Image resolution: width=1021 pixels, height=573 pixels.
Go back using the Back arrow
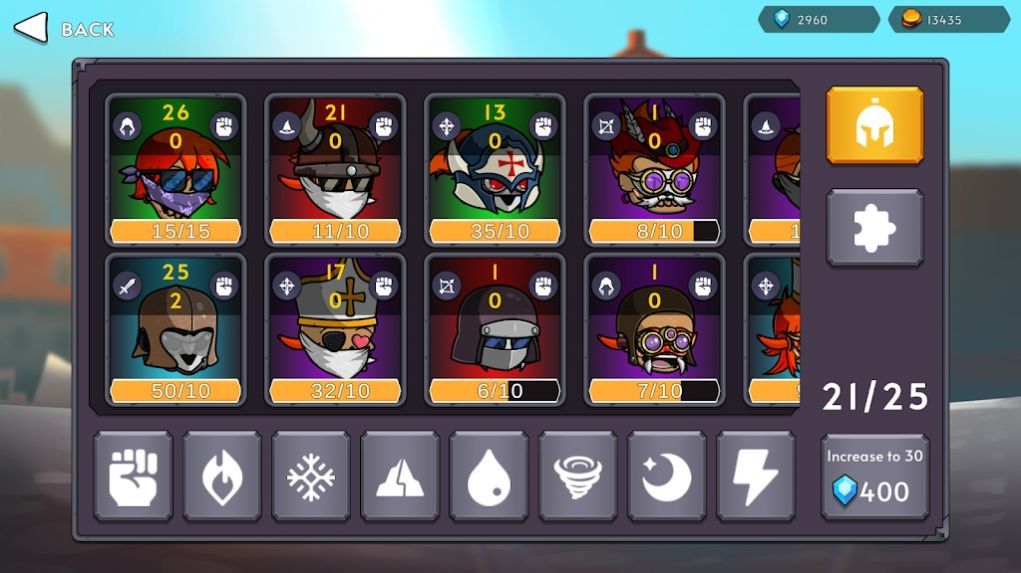coord(32,28)
